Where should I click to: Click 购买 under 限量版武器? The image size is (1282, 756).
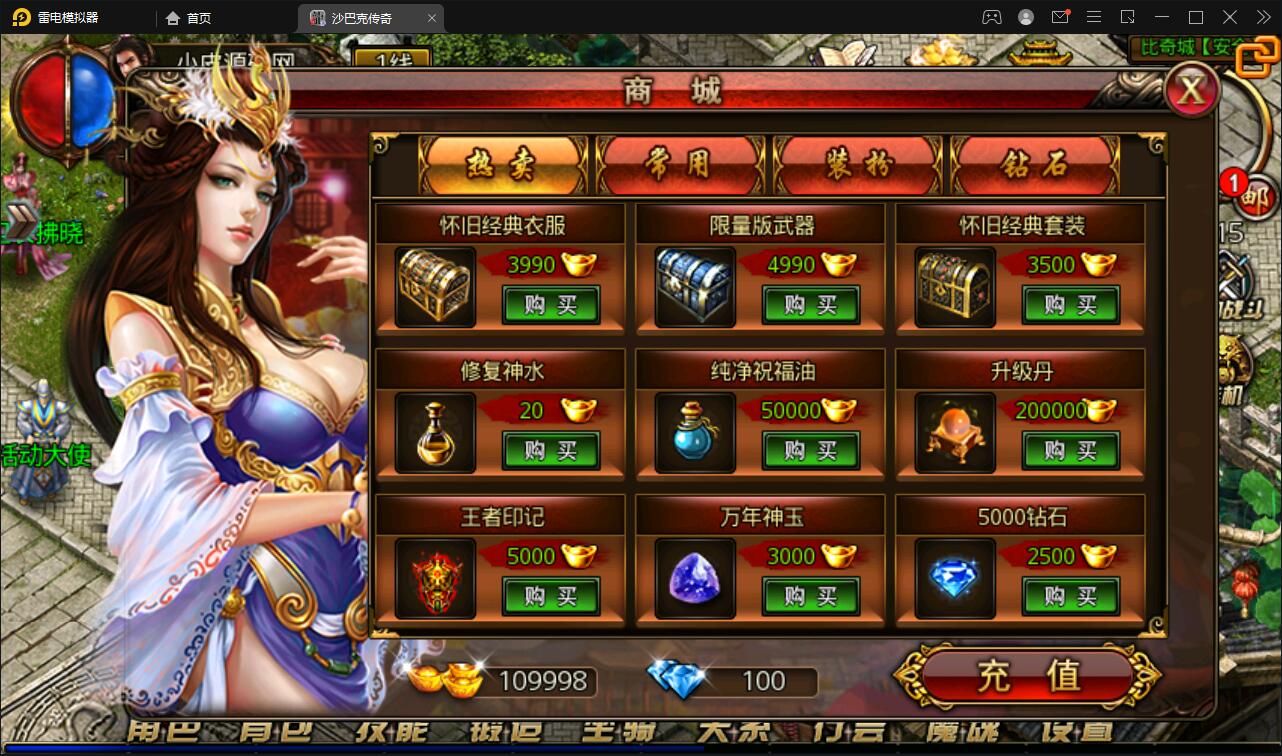click(810, 306)
